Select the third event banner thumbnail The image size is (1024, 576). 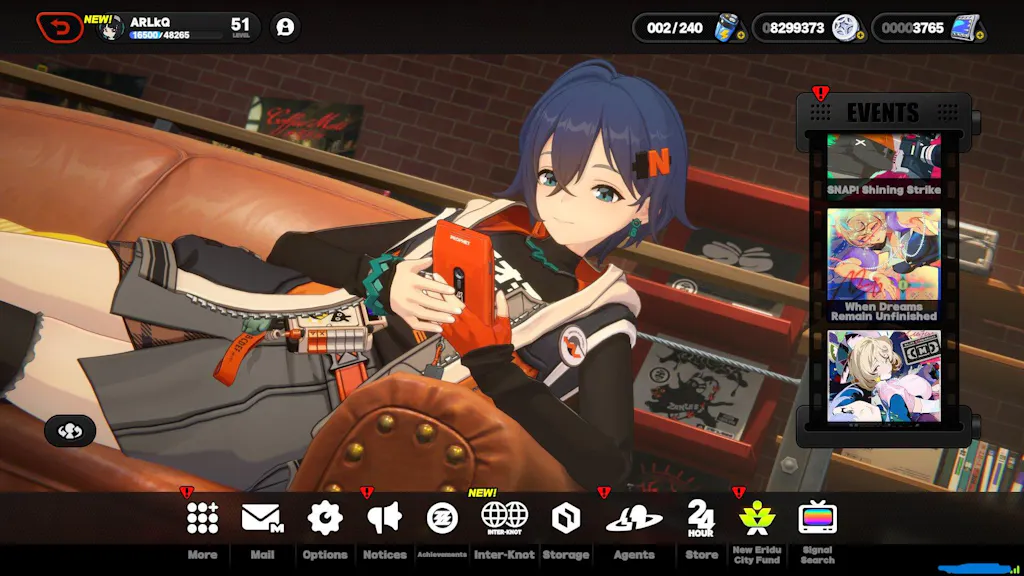884,375
